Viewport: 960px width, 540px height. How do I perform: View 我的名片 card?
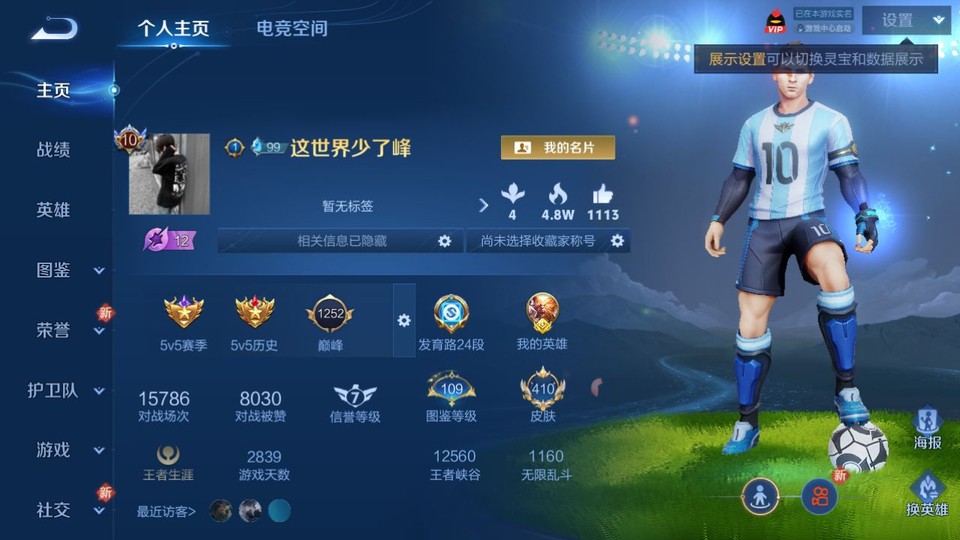(558, 148)
